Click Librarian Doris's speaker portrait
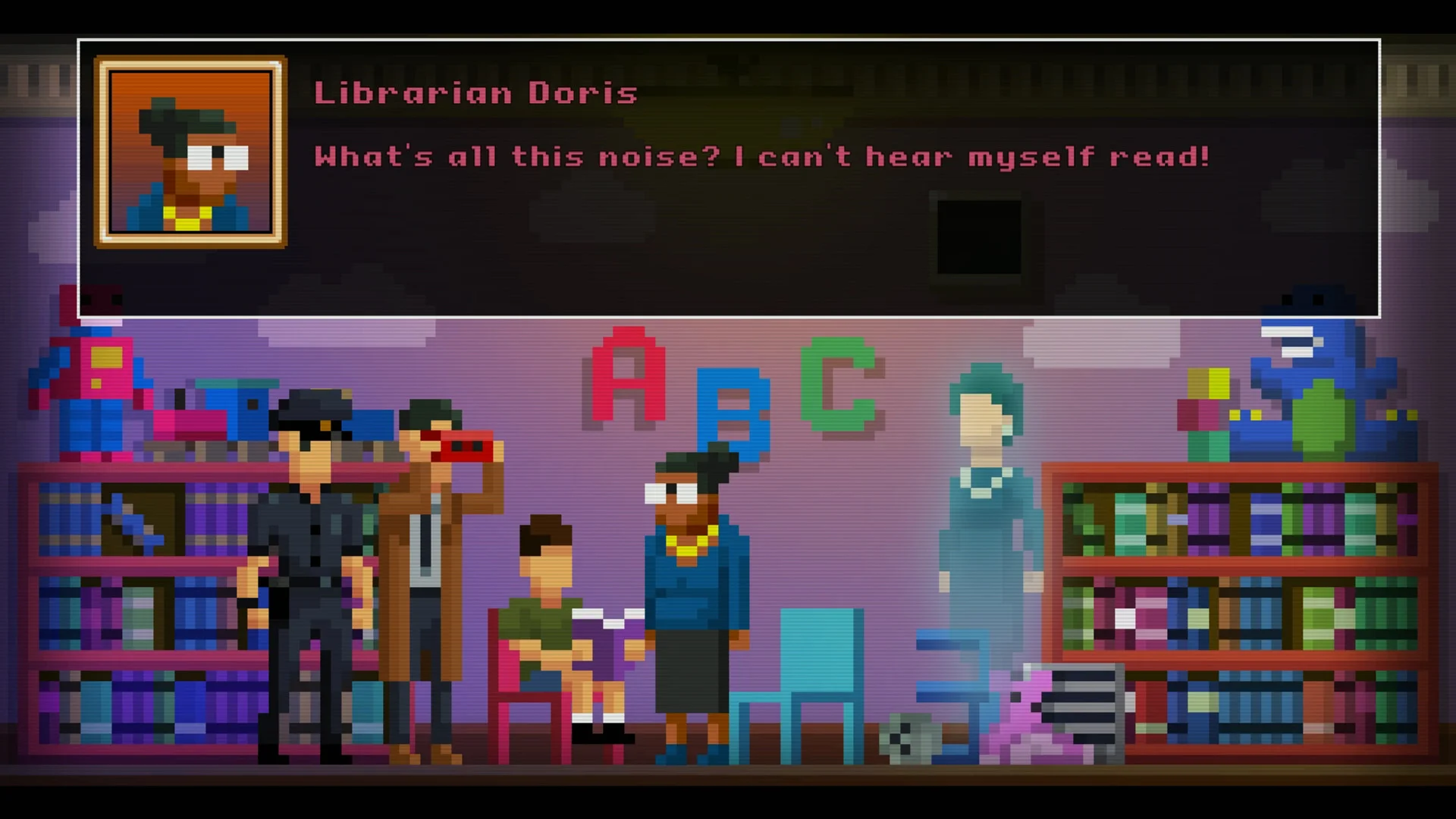Viewport: 1456px width, 819px height. tap(190, 152)
